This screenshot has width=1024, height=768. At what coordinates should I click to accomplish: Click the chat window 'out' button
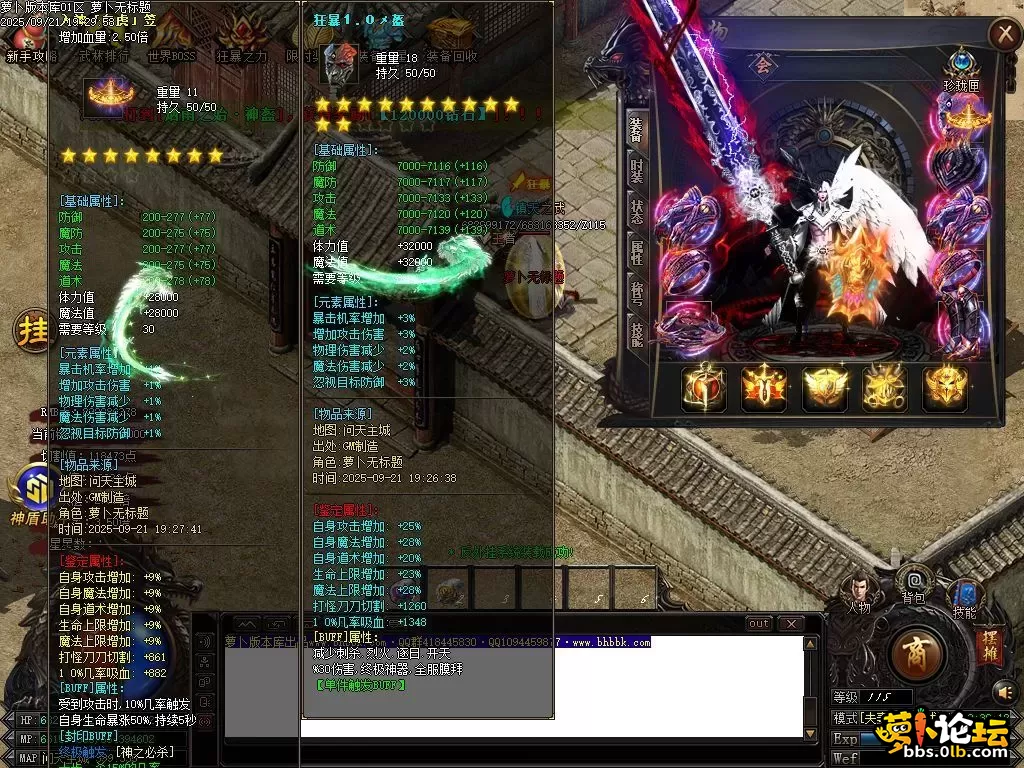click(759, 624)
